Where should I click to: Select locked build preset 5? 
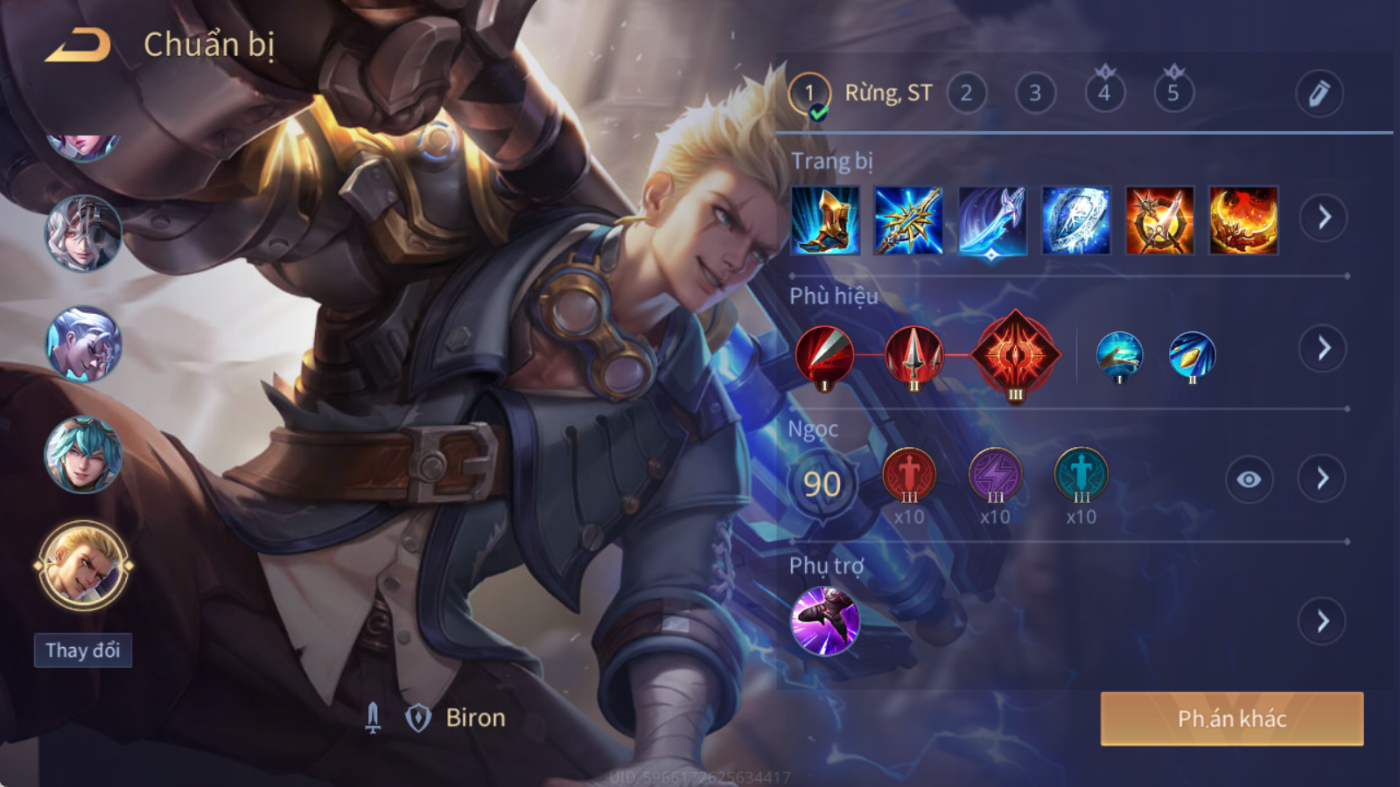1173,93
